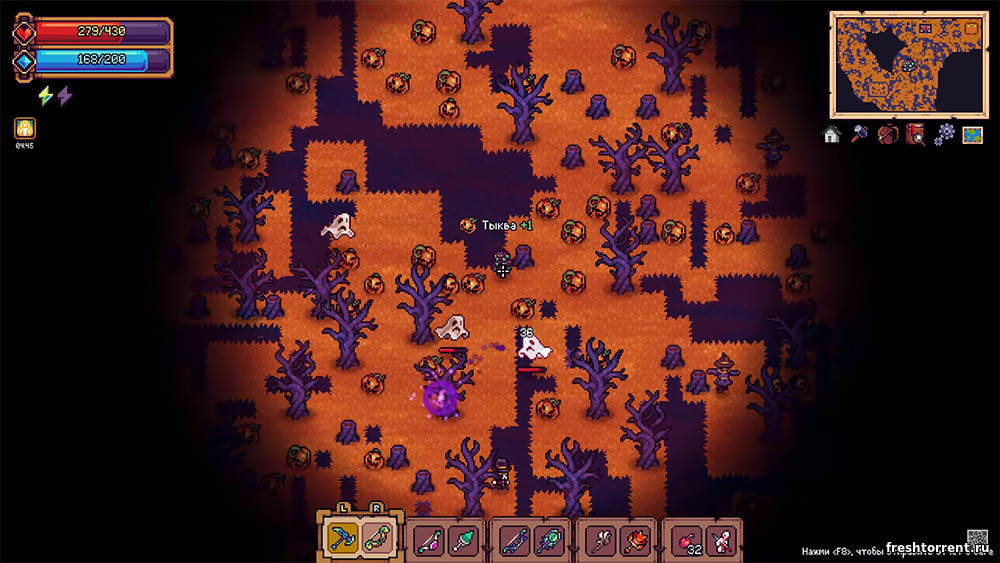The height and width of the screenshot is (563, 1000).
Task: Use the red potion stack of 32
Action: [687, 541]
